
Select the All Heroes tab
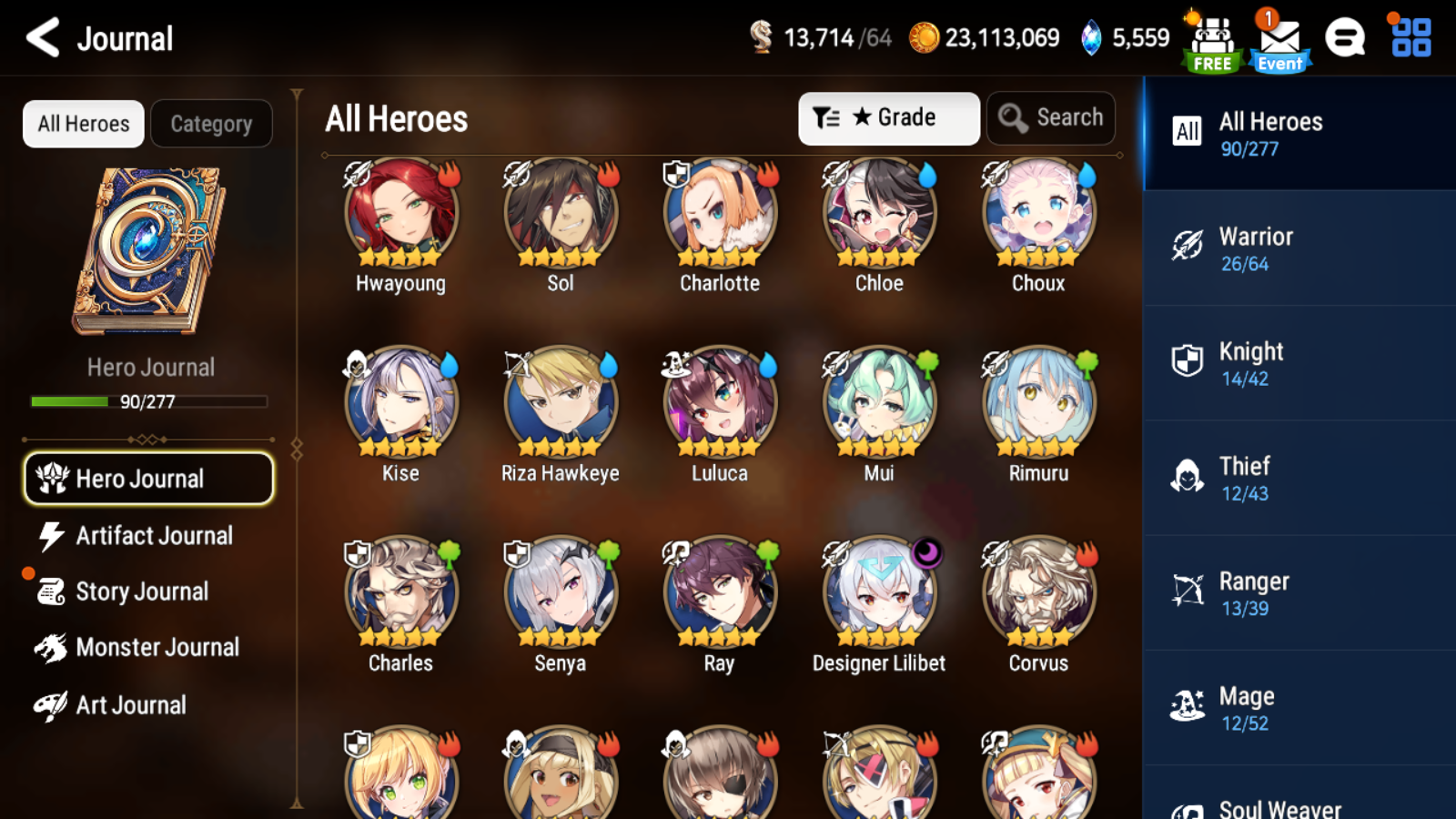tap(83, 123)
